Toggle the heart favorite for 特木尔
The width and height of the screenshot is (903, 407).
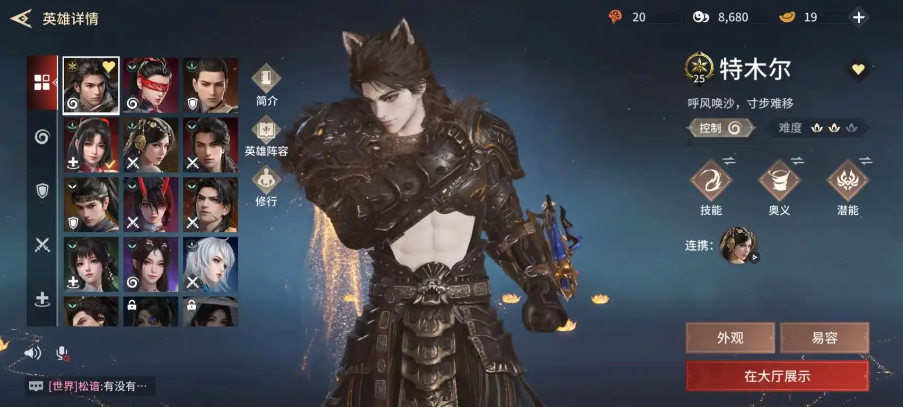[x=858, y=69]
